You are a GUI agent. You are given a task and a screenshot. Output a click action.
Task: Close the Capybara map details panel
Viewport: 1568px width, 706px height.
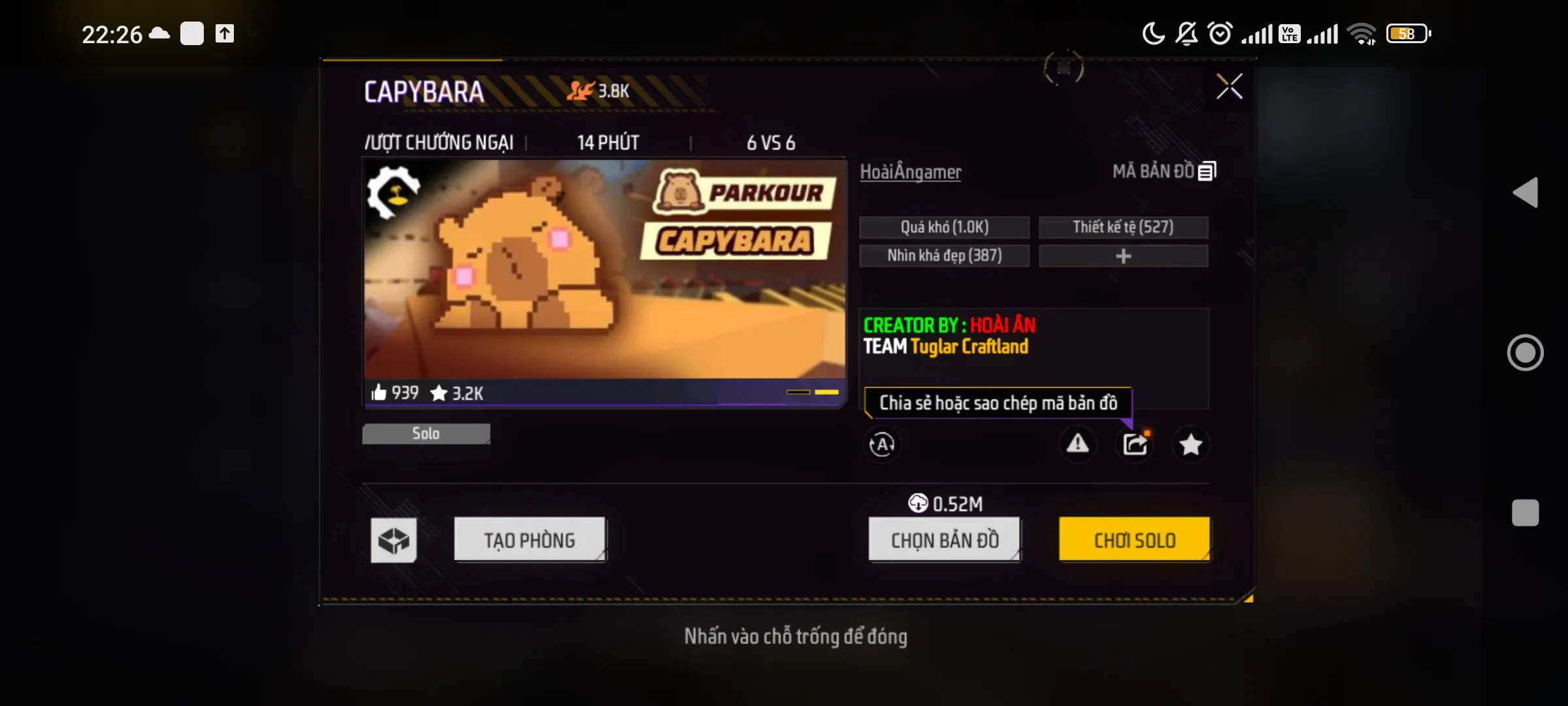point(1229,86)
